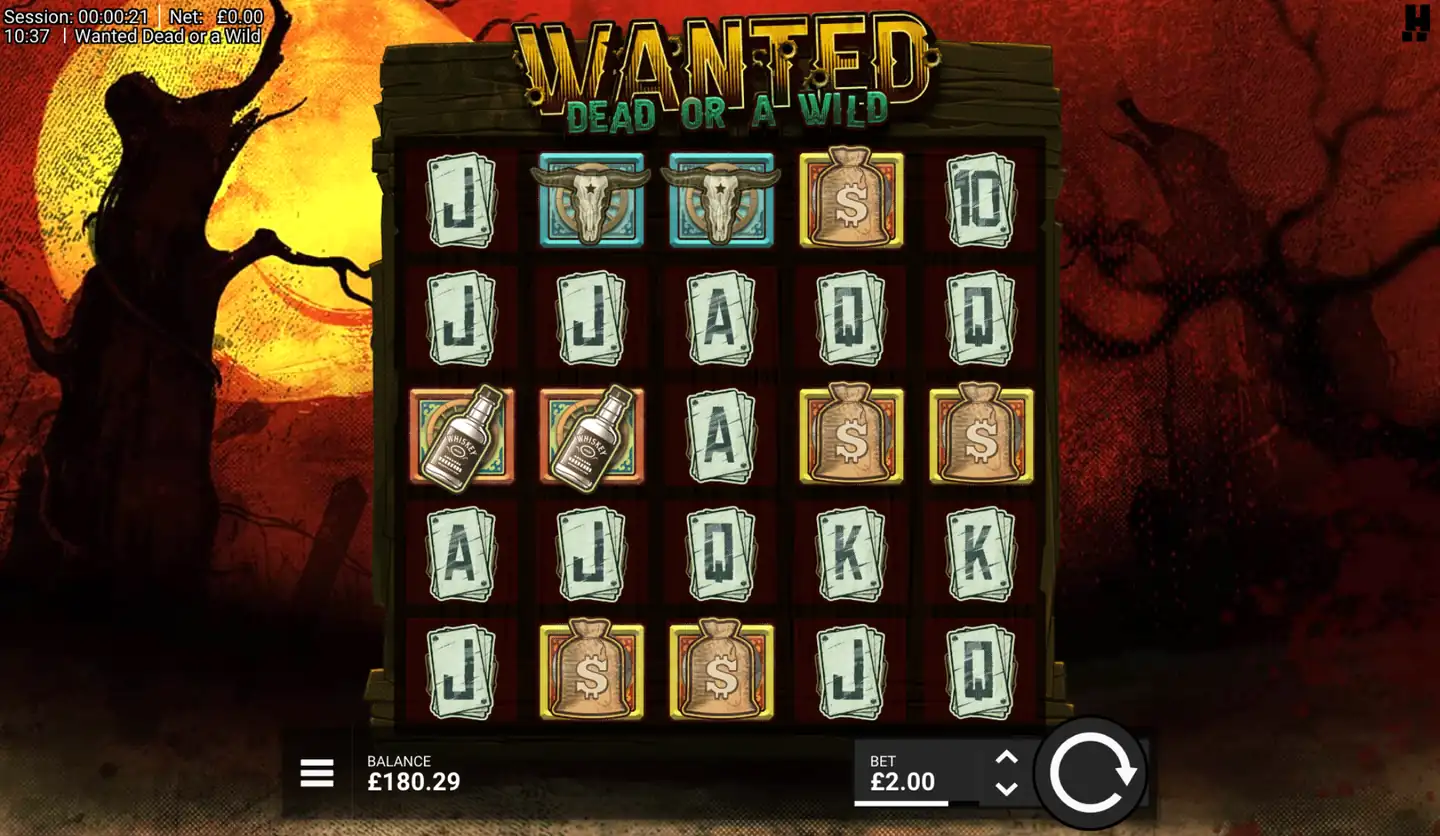Click the starred bull skull symbol on reel three

(722, 198)
